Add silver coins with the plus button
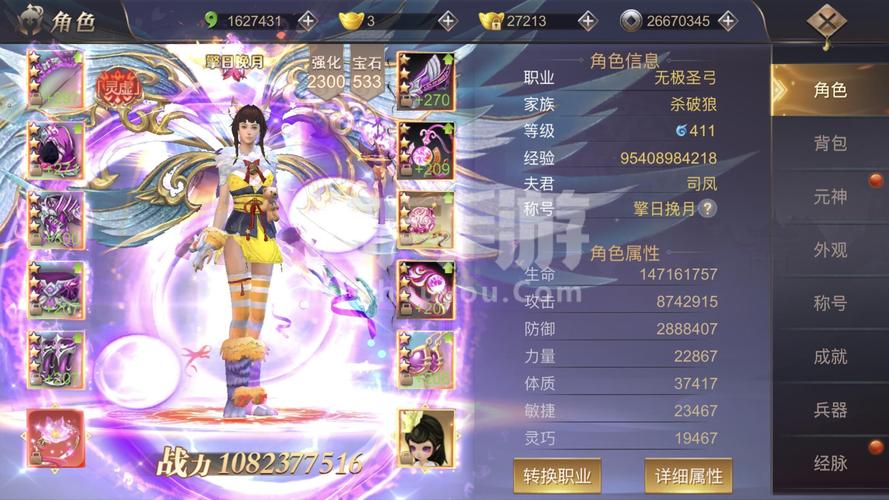The height and width of the screenshot is (500, 889). click(727, 20)
